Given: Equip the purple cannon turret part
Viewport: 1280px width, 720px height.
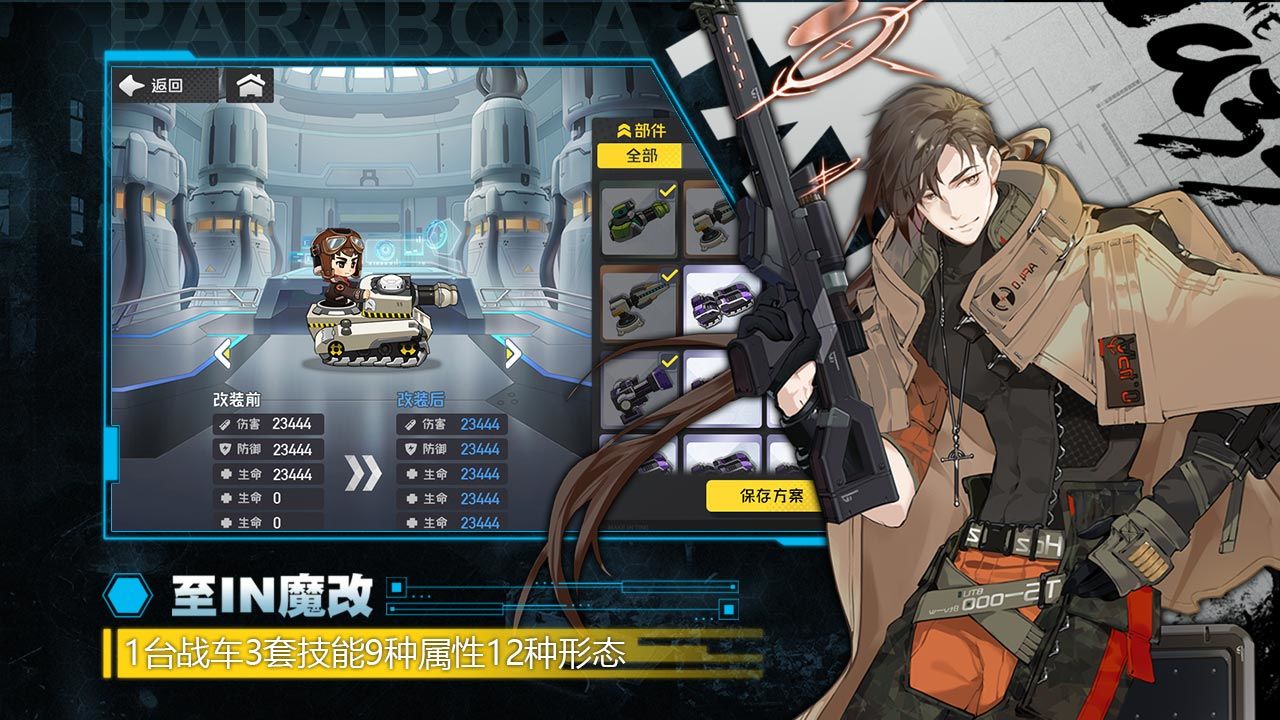Looking at the screenshot, I should click(x=637, y=387).
